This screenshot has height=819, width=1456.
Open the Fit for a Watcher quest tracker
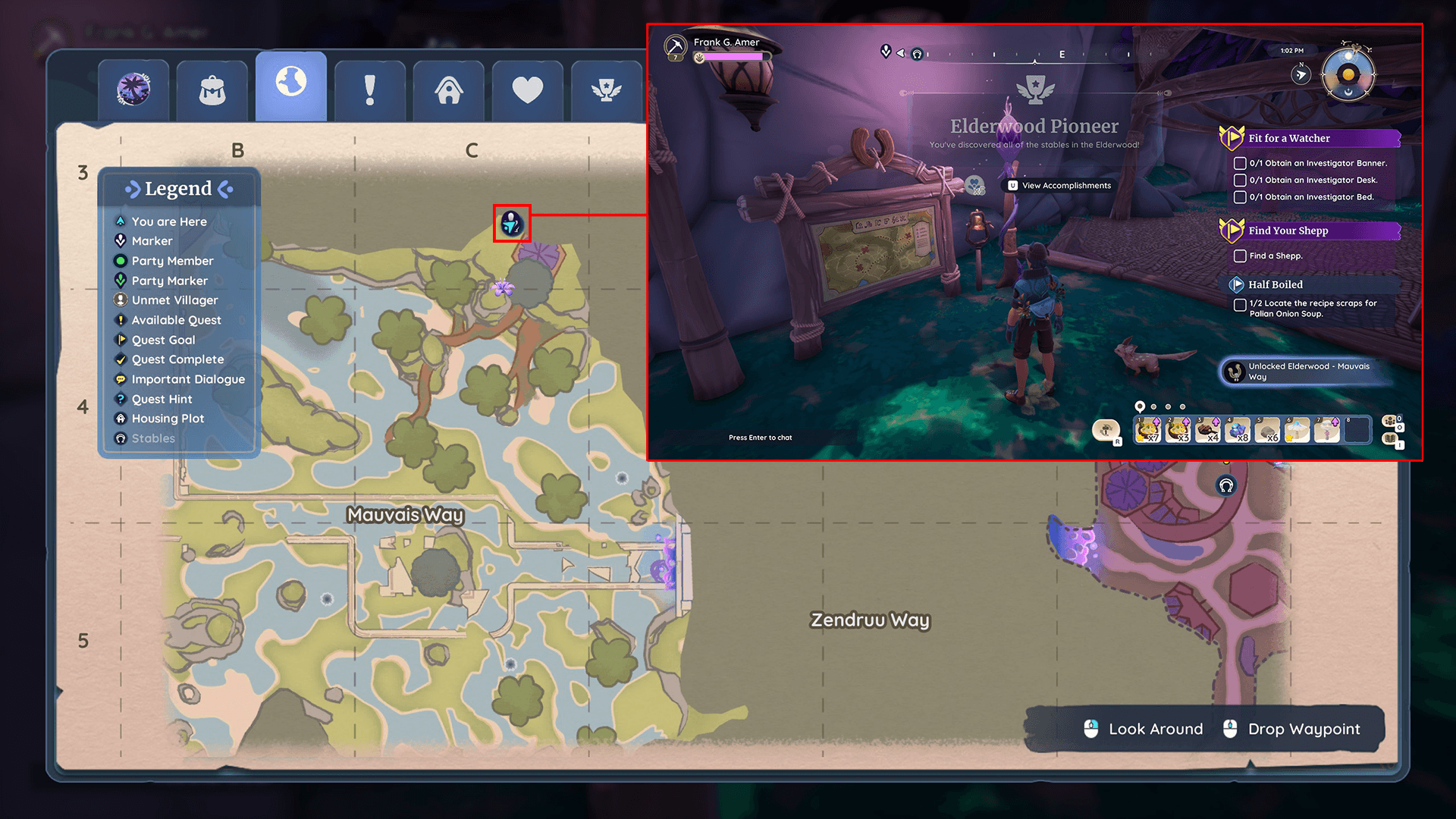[x=1288, y=138]
